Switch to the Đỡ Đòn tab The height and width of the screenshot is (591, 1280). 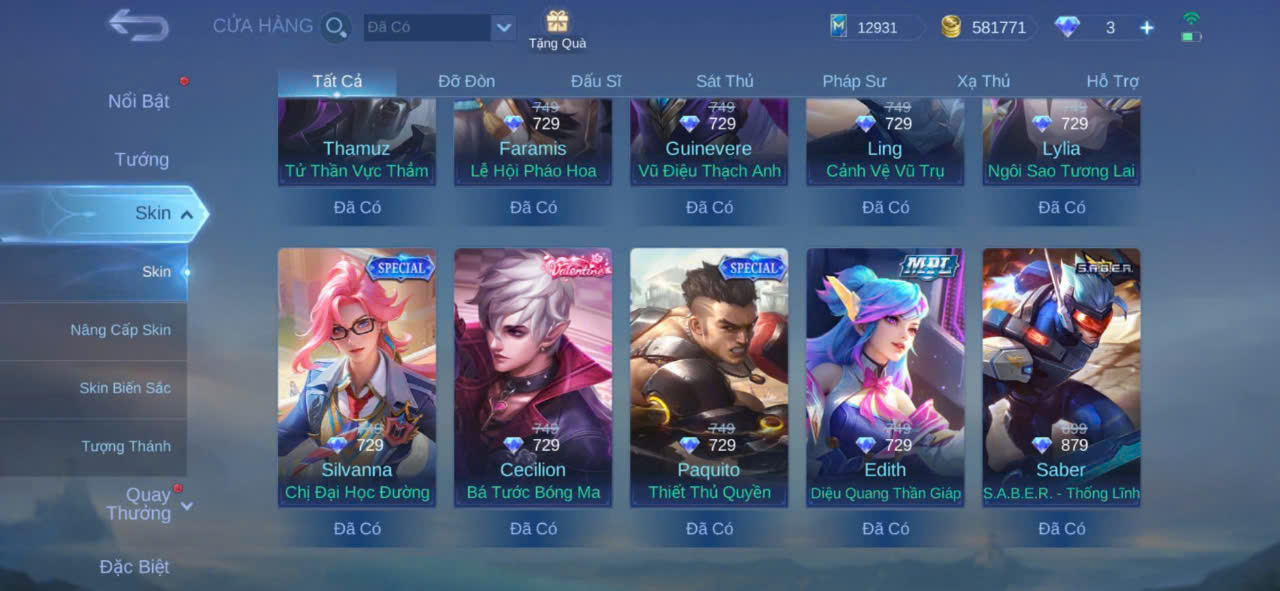pos(466,81)
